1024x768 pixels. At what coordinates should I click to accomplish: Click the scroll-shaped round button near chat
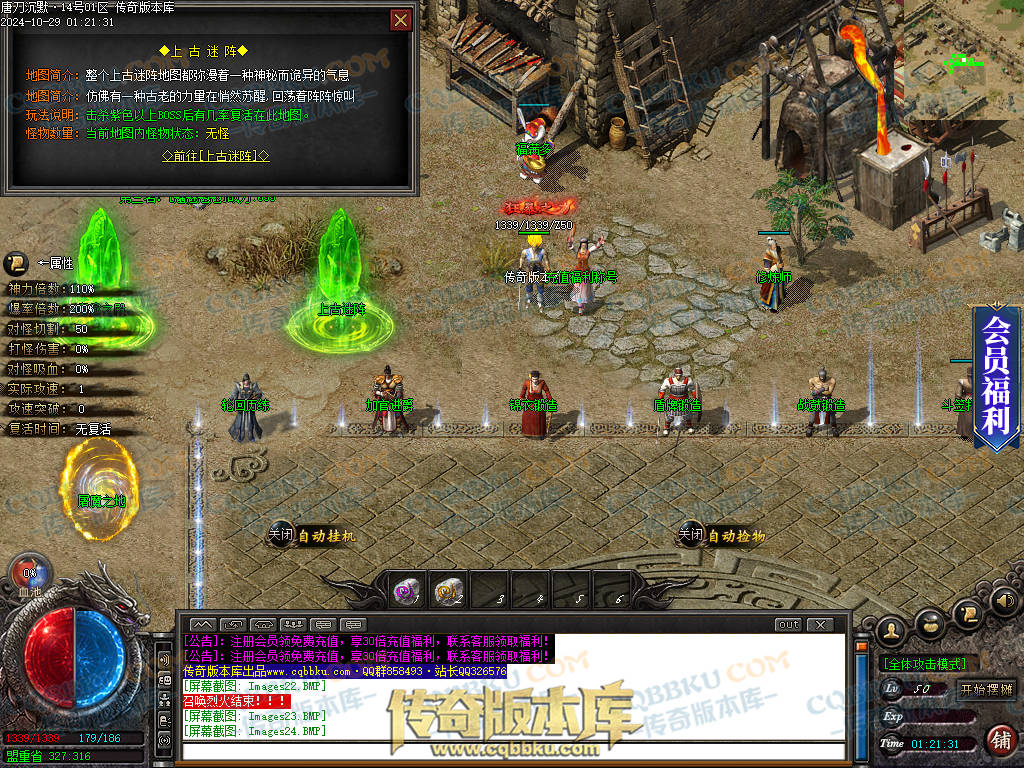click(968, 612)
